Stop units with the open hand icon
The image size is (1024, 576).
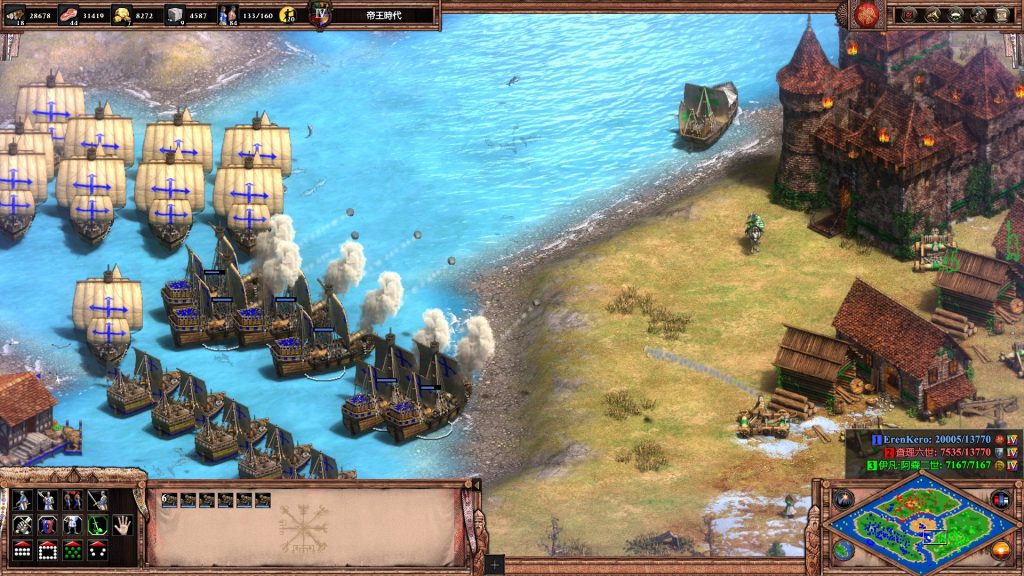tap(121, 524)
